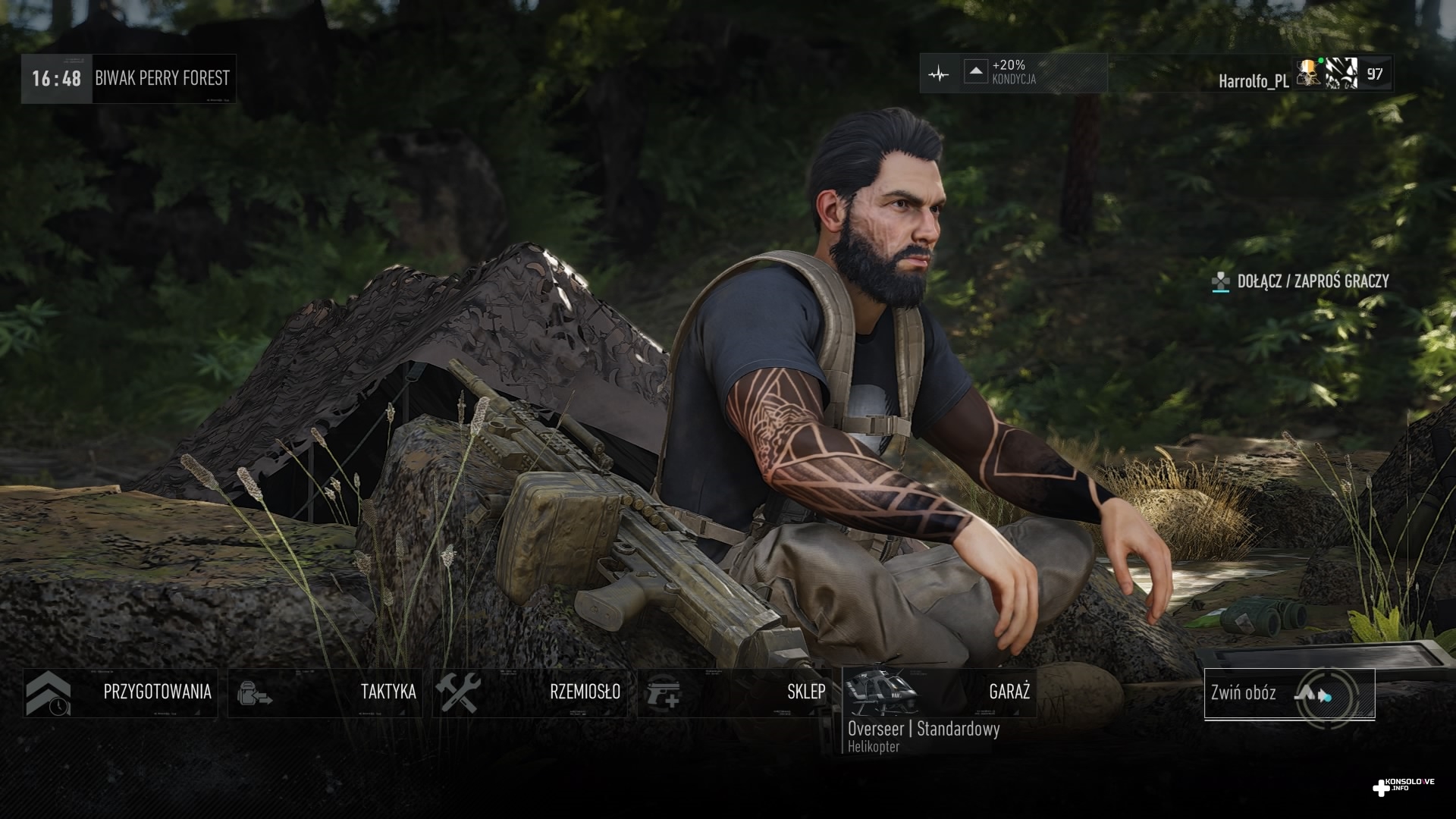Open the Przygotowania menu

pyautogui.click(x=121, y=692)
